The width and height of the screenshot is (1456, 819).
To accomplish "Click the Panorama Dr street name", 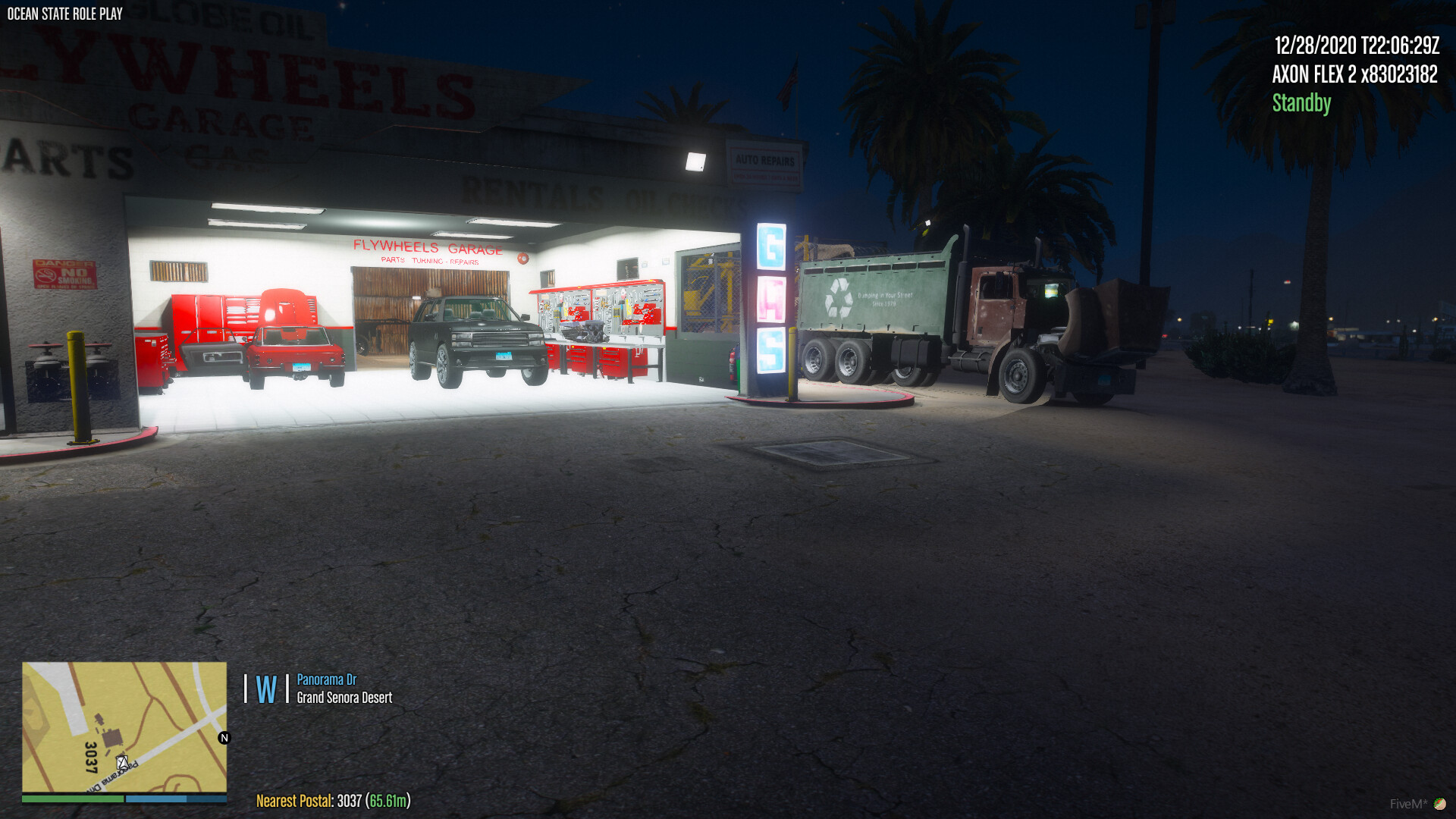I will pyautogui.click(x=328, y=680).
